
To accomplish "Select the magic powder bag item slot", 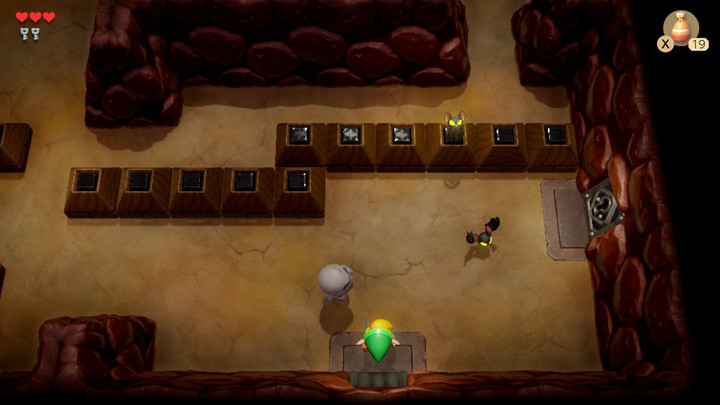I will 681,28.
